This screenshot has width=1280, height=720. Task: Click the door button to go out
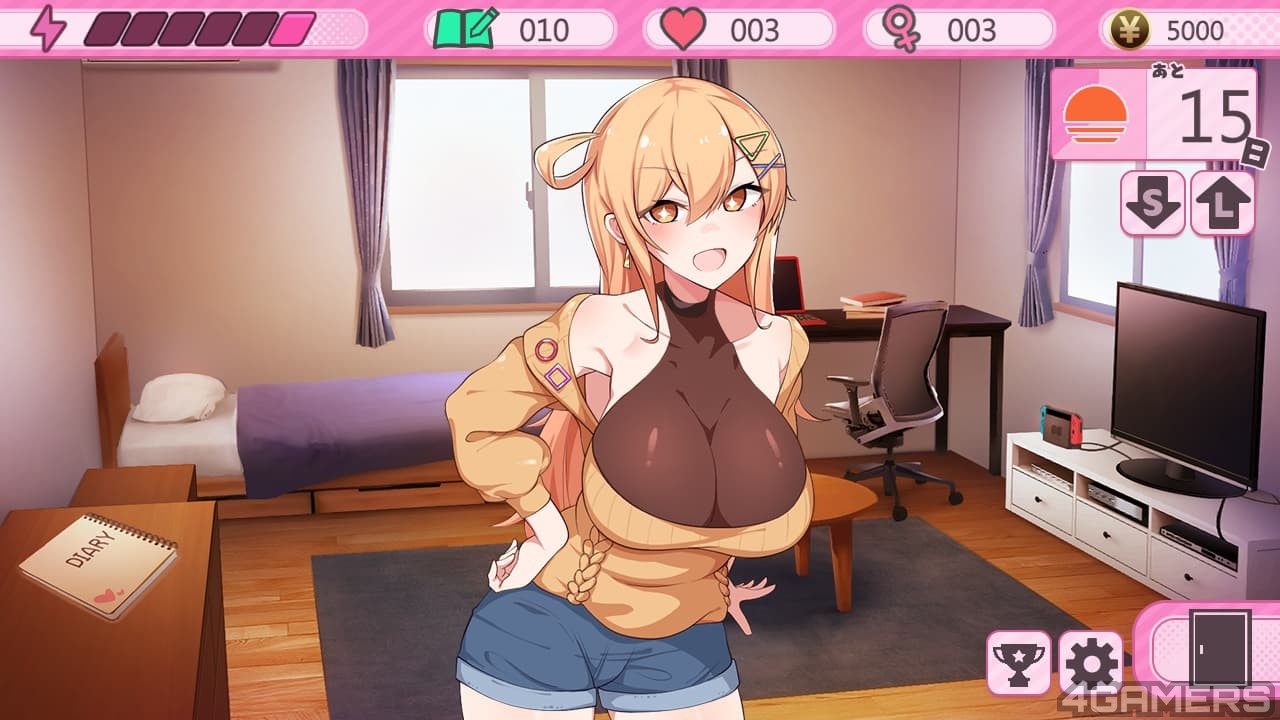click(1219, 648)
